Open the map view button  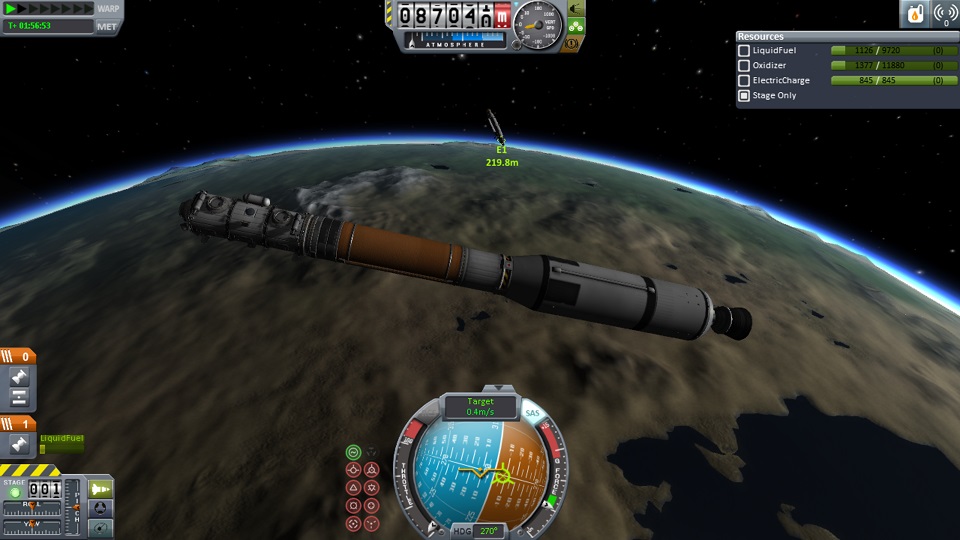click(x=101, y=527)
